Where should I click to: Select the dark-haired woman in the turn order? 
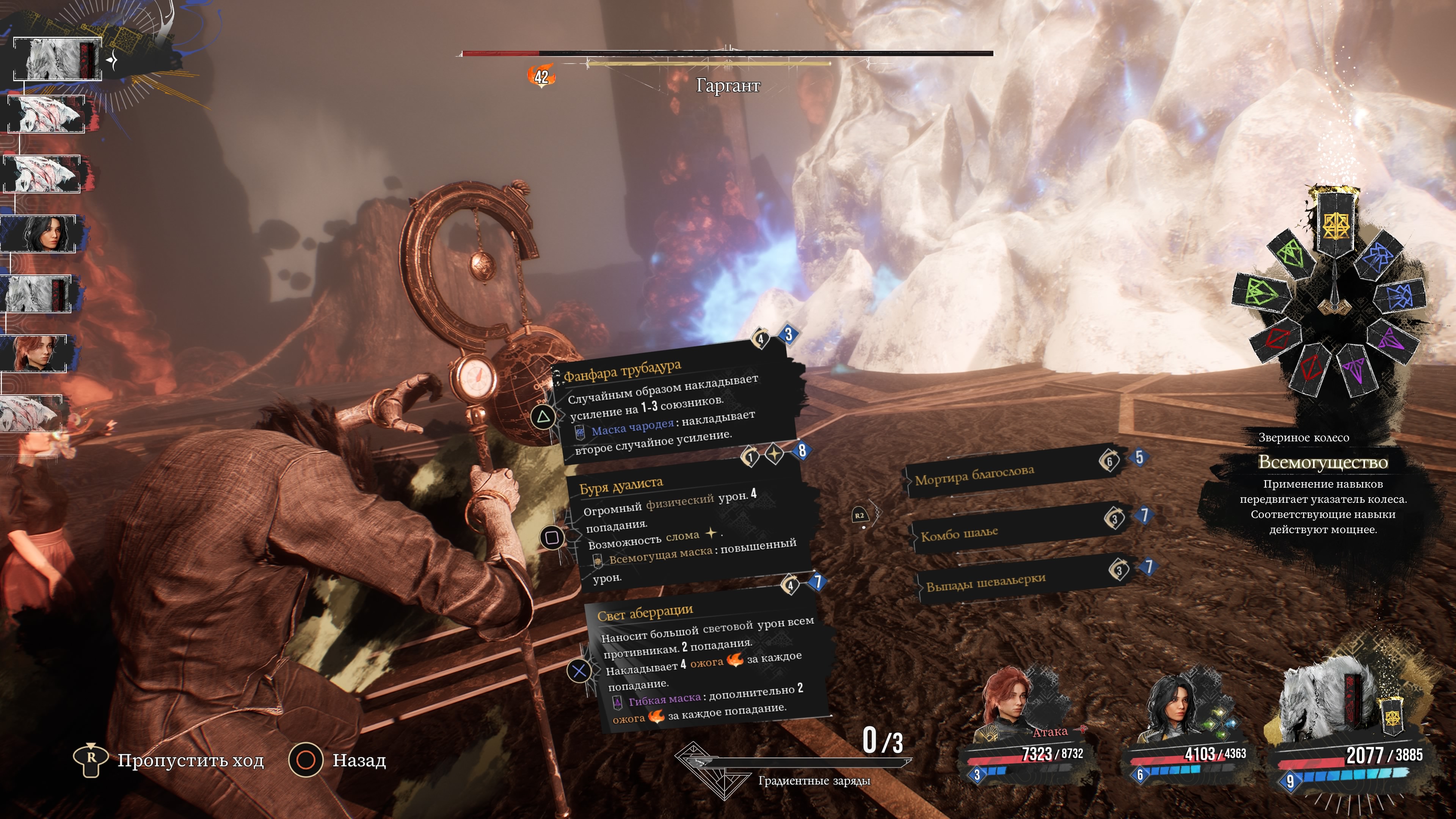[x=41, y=234]
